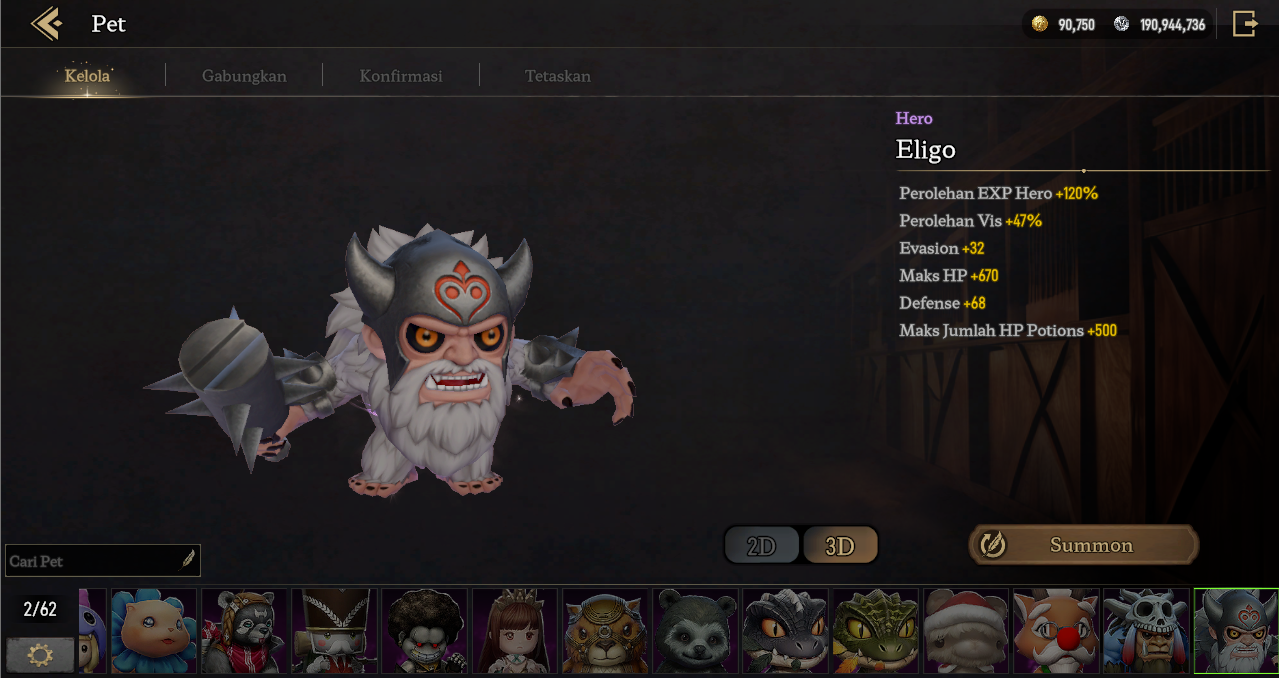The height and width of the screenshot is (678, 1279).
Task: Choose the gray panda pet thumbnail
Action: [695, 631]
